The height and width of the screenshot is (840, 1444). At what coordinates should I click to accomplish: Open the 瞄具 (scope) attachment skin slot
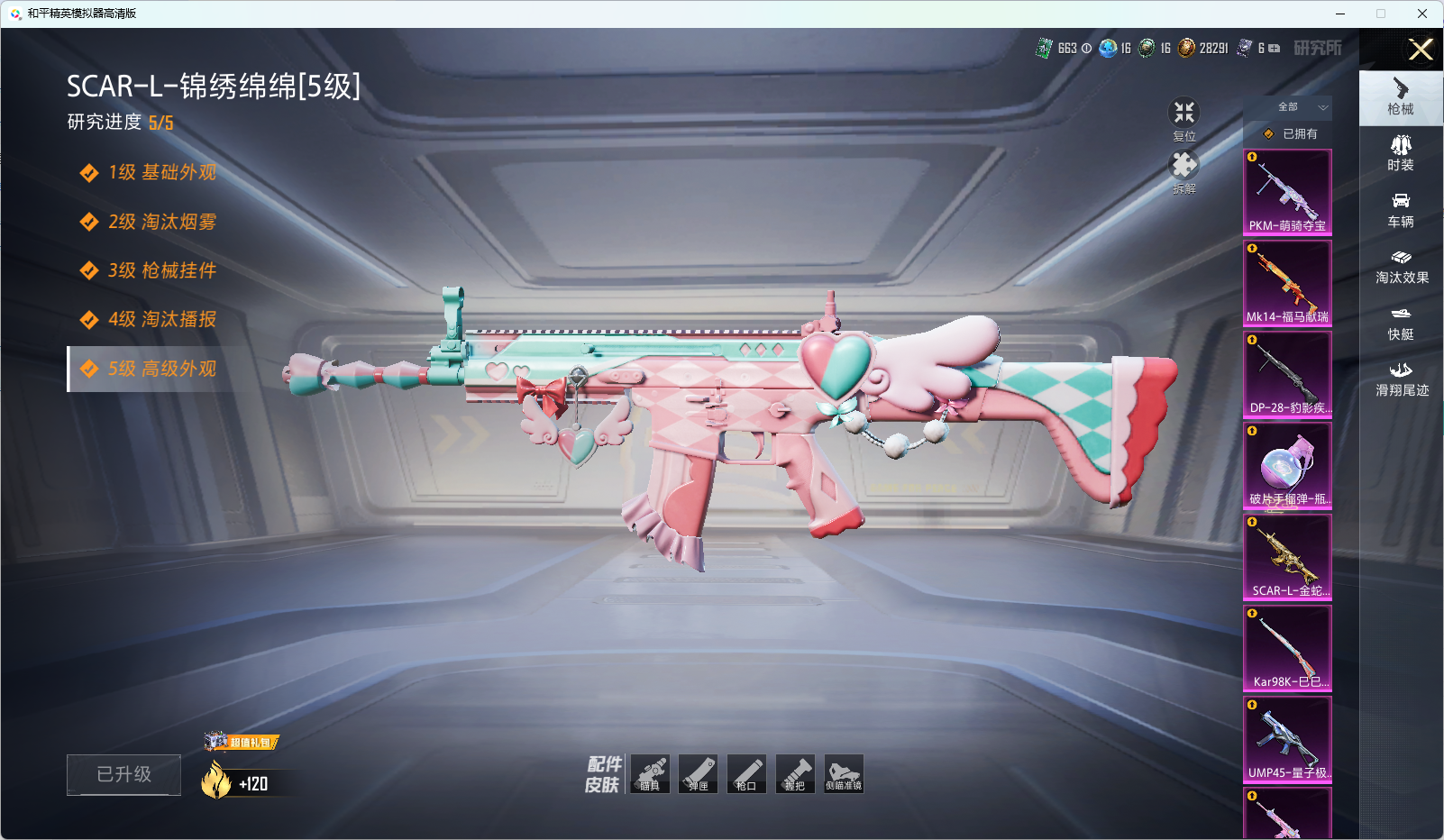(650, 774)
